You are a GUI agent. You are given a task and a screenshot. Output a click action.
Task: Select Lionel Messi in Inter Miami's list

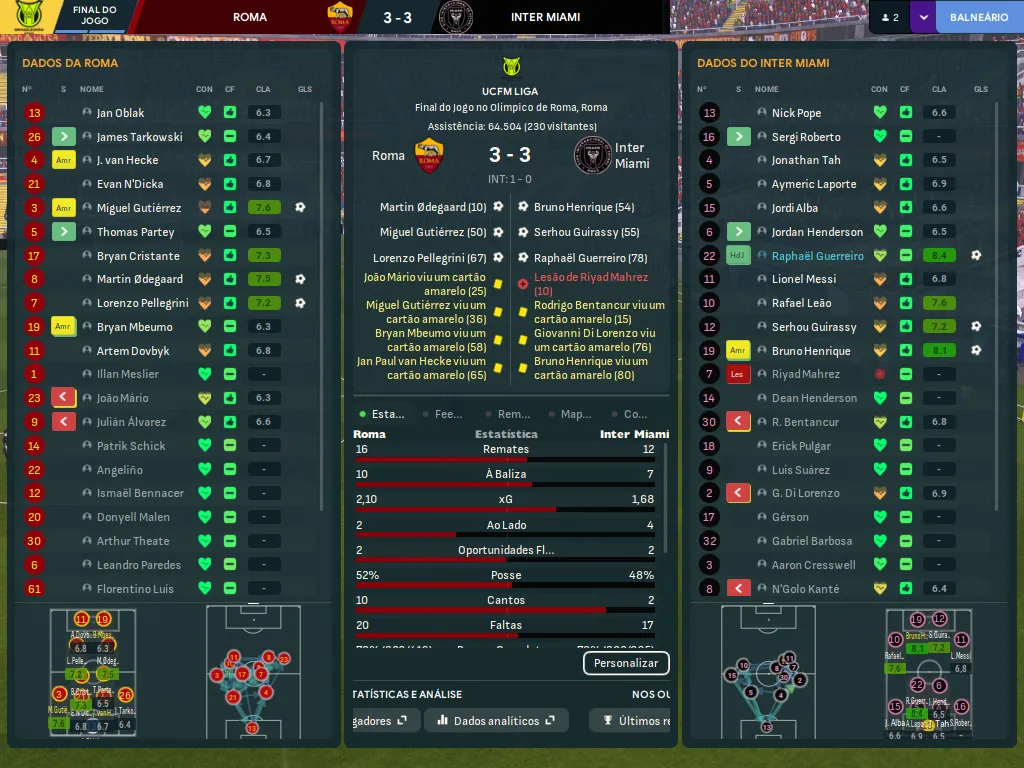point(804,279)
